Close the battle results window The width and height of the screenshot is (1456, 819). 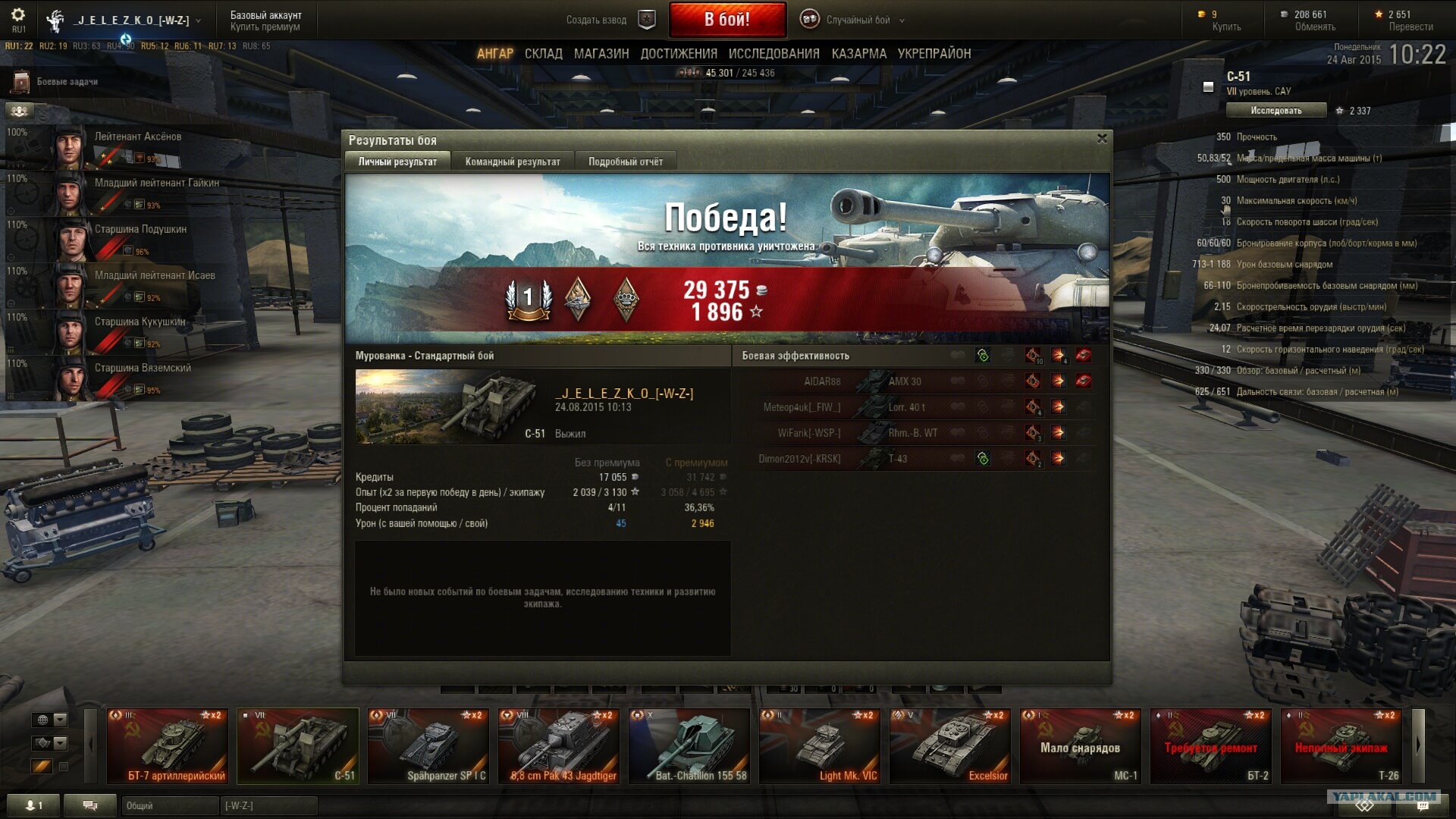pyautogui.click(x=1102, y=139)
